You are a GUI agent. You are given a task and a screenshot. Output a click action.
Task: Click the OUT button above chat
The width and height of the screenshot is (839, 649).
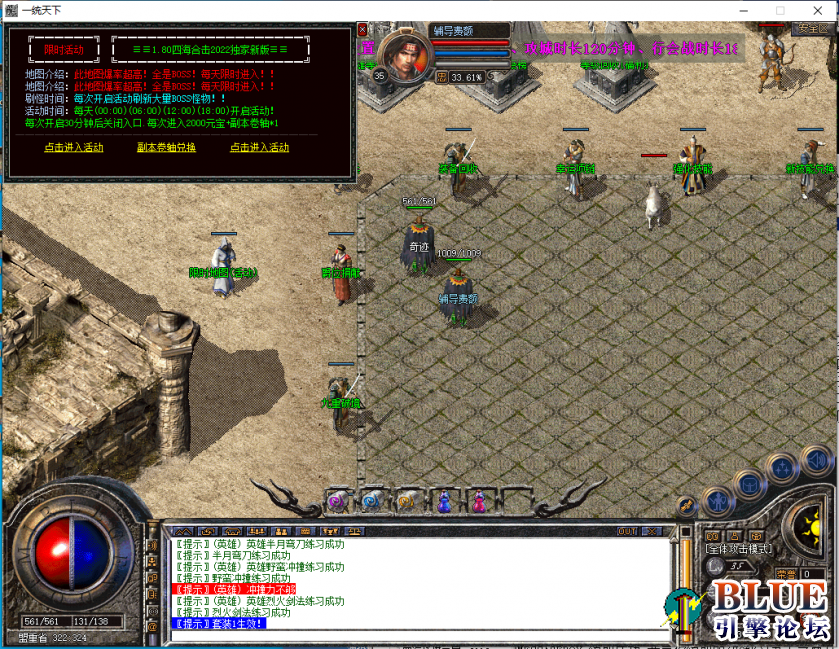click(627, 530)
